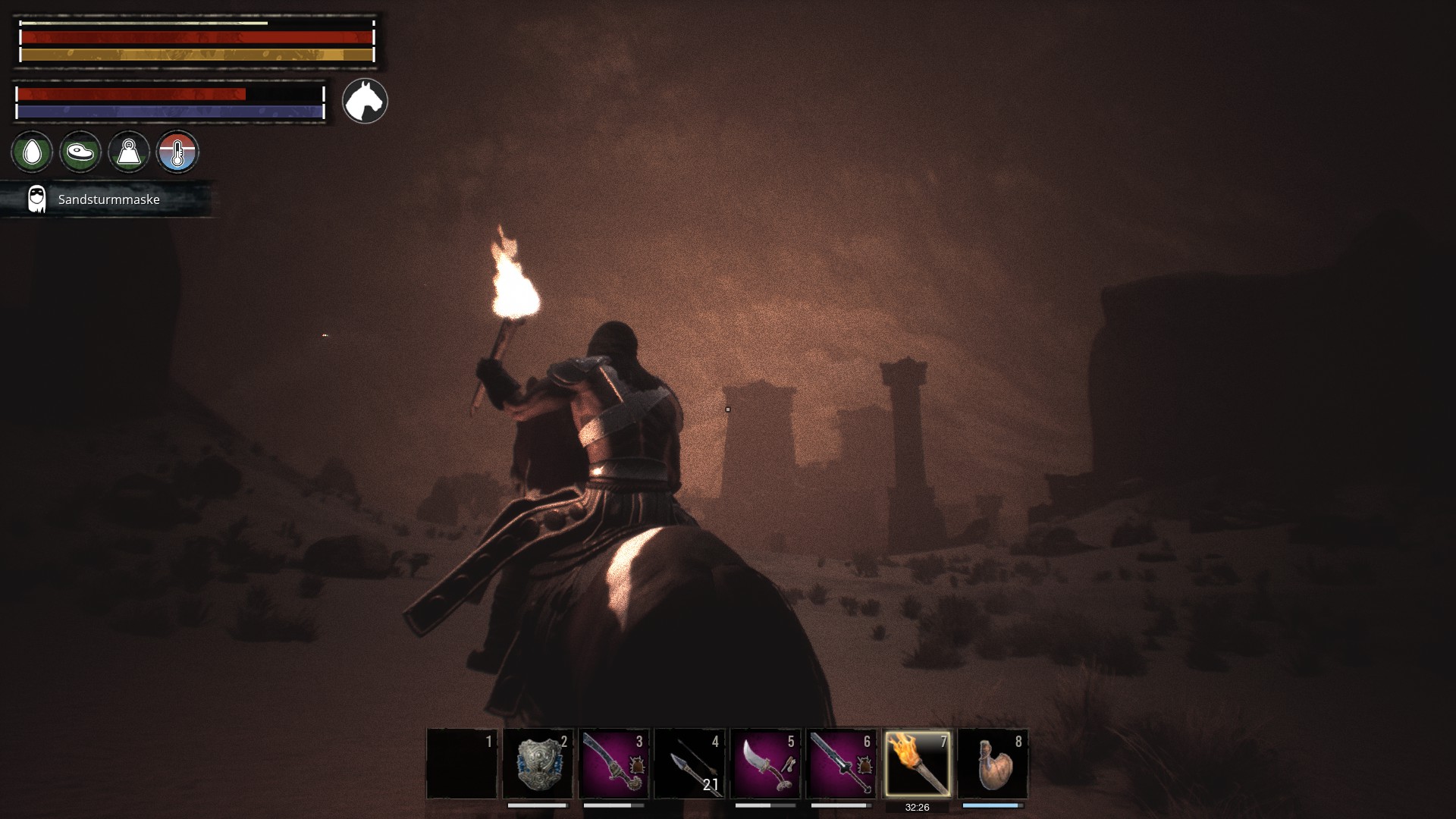Select the javelin stack of 21
The width and height of the screenshot is (1456, 819).
[689, 764]
